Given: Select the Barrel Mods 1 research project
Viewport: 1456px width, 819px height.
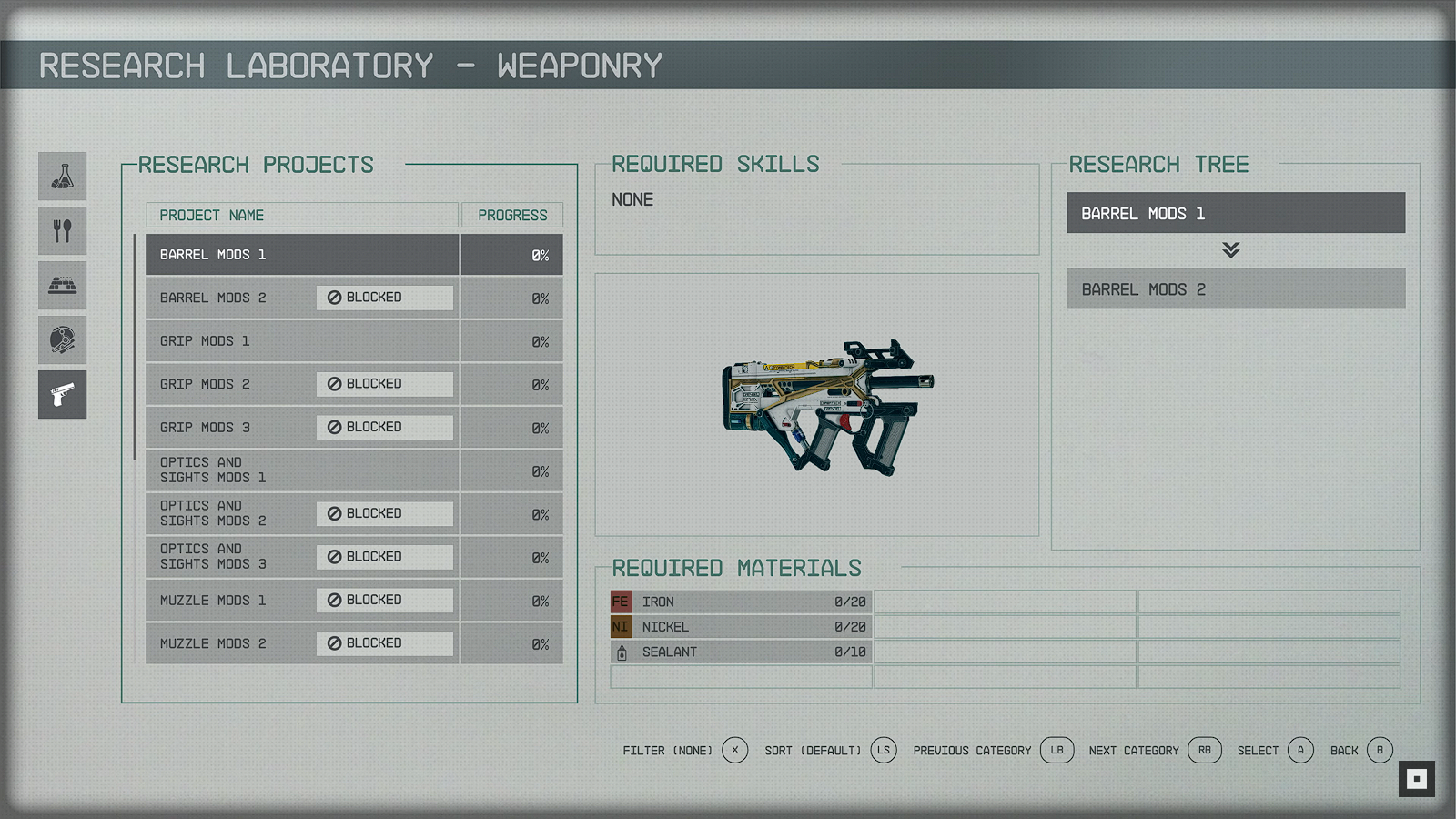Looking at the screenshot, I should tap(302, 255).
